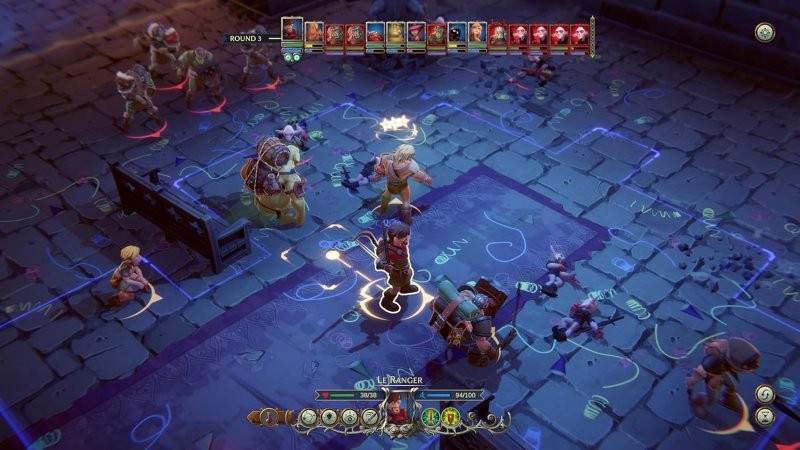Image resolution: width=800 pixels, height=450 pixels.
Task: Click the music note icon on the bar
Action: (270, 416)
